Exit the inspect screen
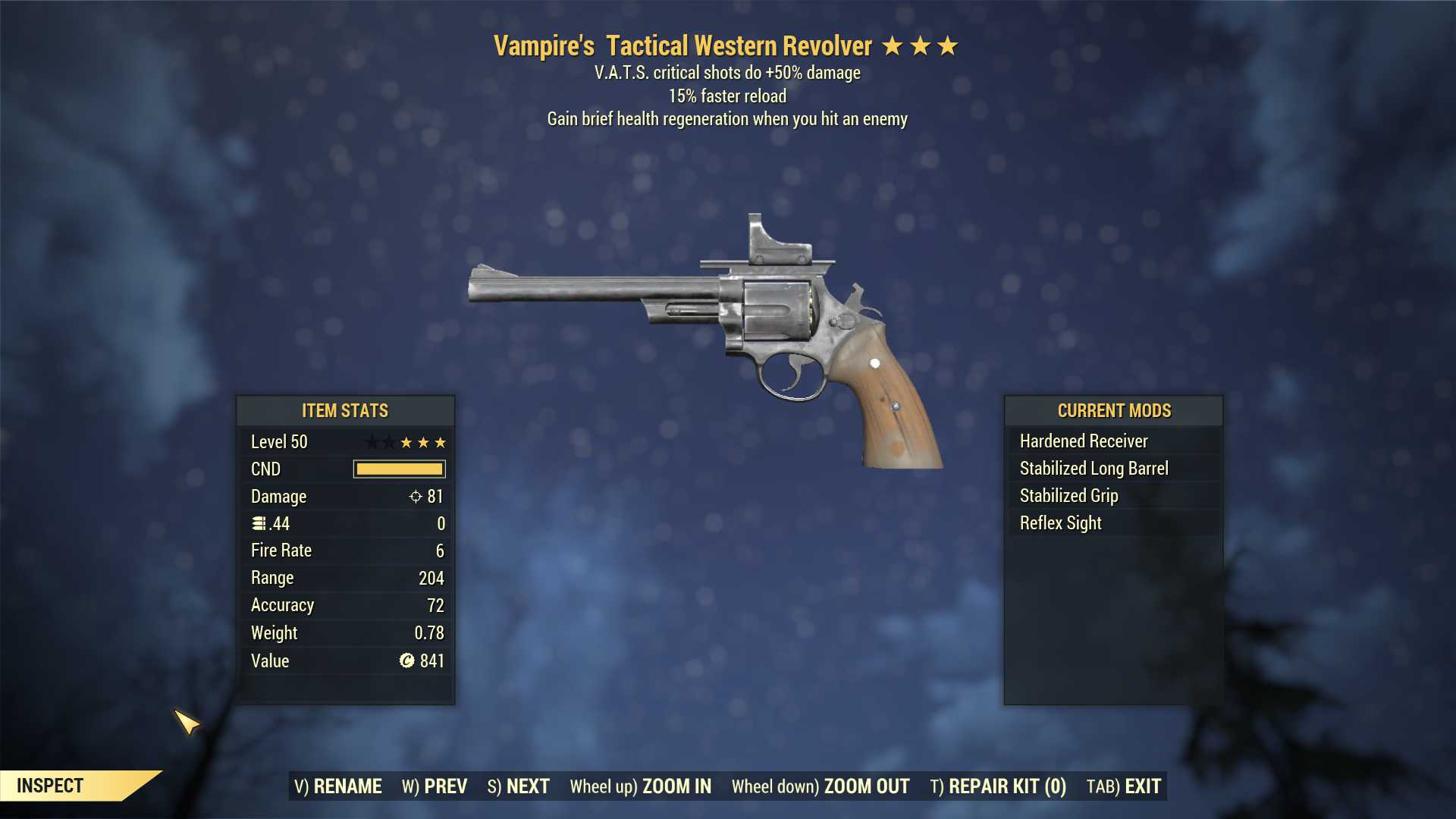 [1124, 786]
